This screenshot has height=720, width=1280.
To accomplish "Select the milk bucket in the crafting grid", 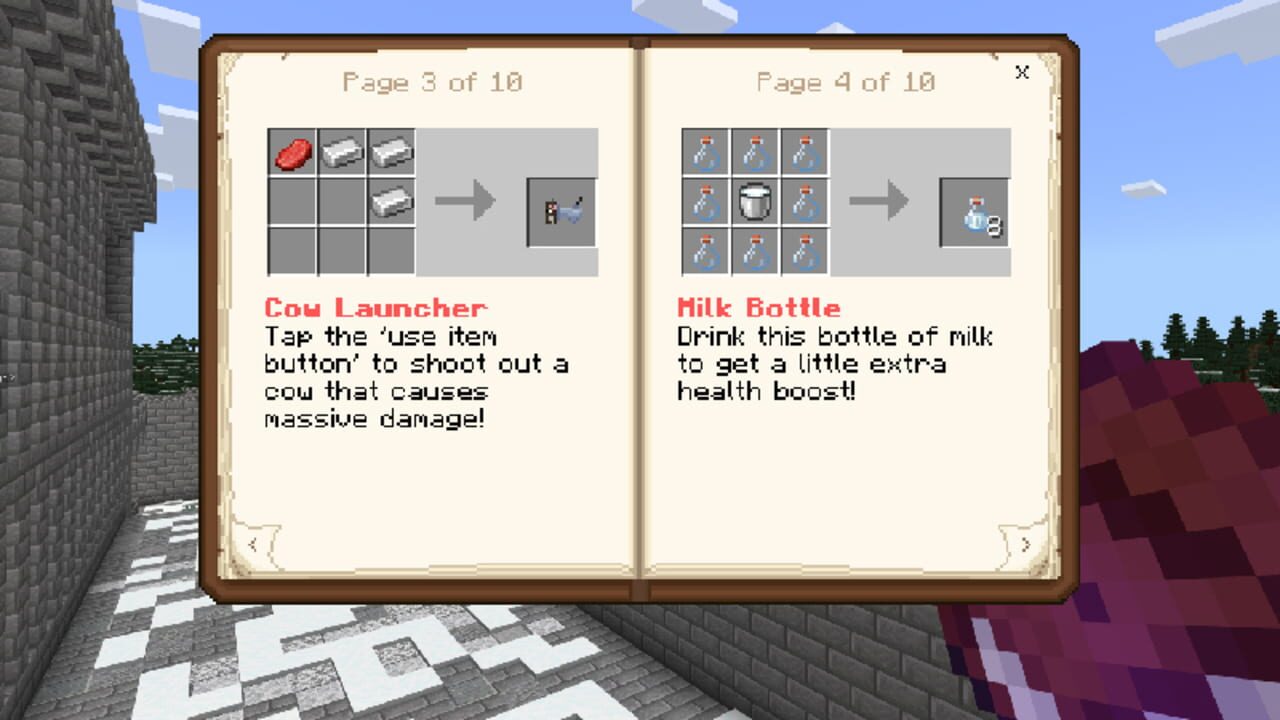I will (755, 200).
